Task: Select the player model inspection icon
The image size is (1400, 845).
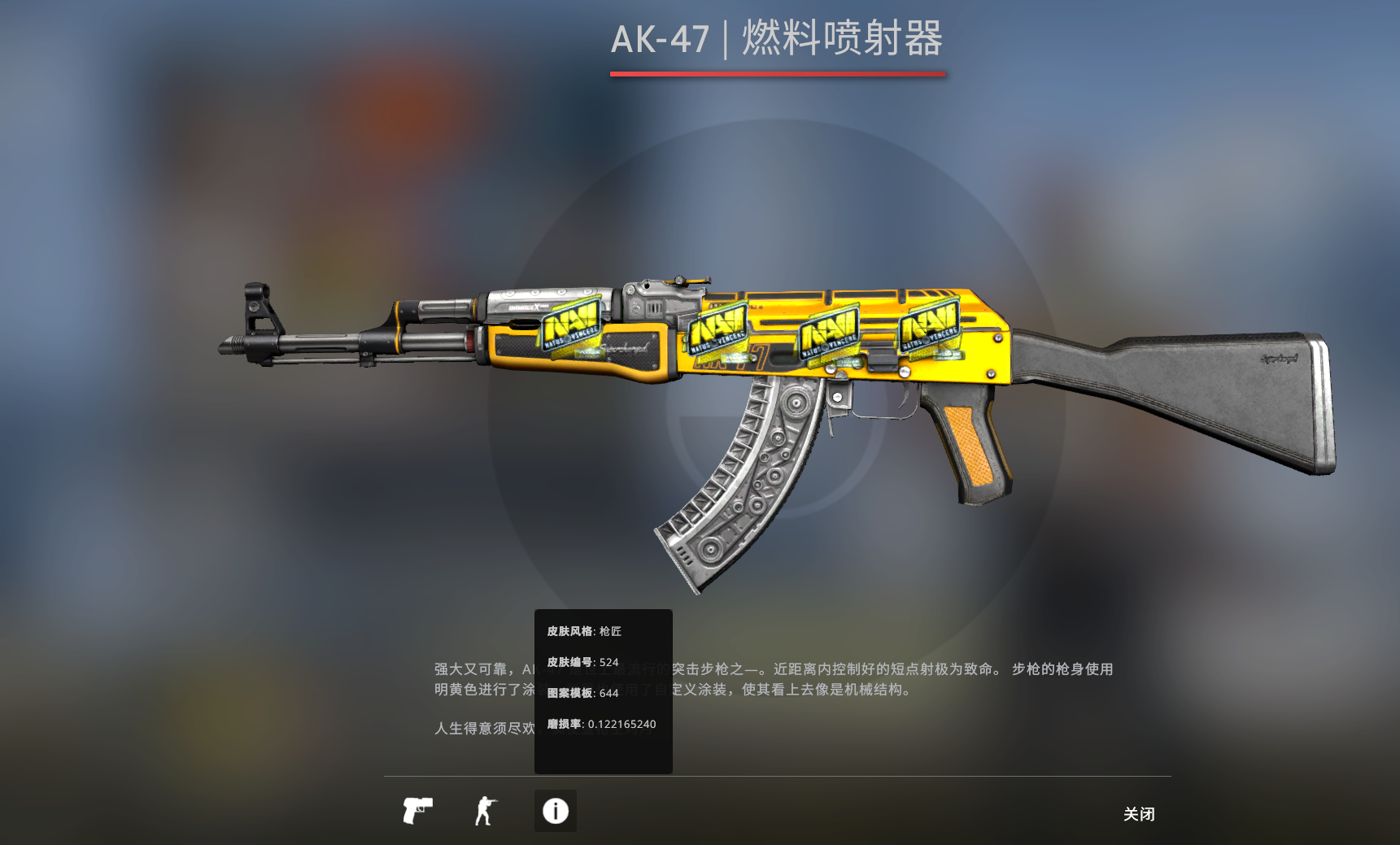Action: pyautogui.click(x=486, y=811)
